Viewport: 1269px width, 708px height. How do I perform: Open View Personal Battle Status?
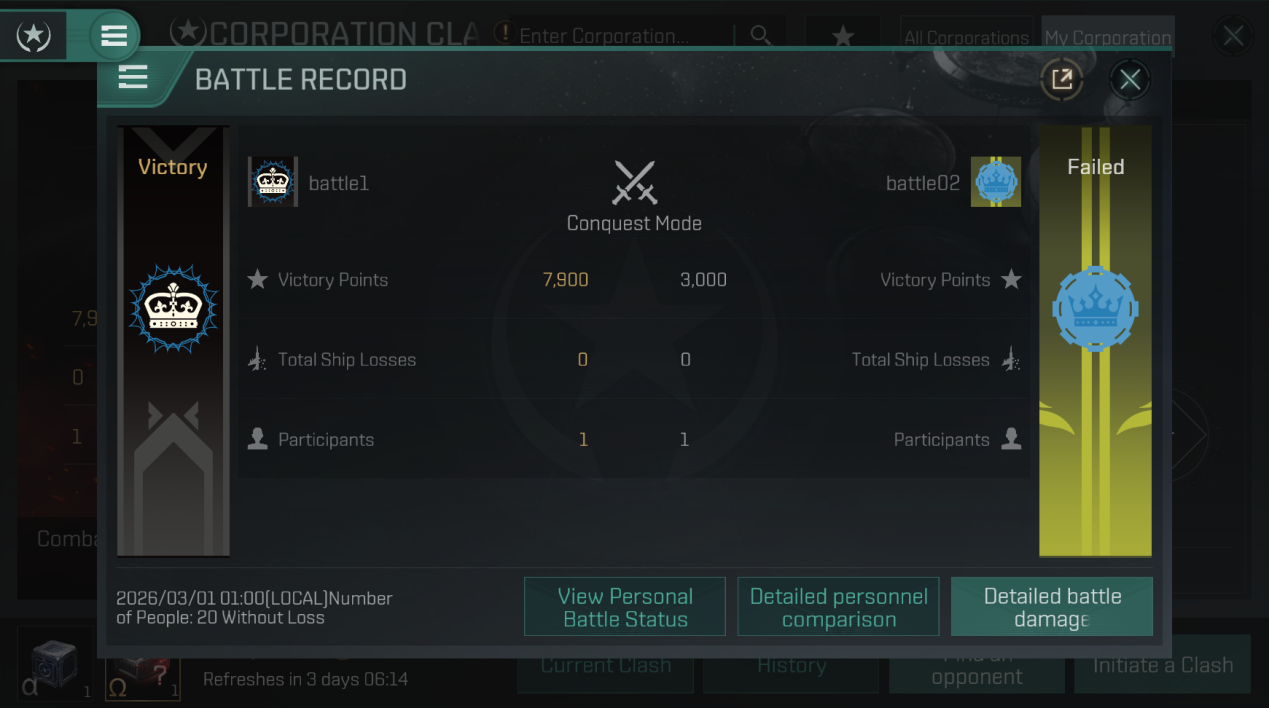click(x=624, y=607)
